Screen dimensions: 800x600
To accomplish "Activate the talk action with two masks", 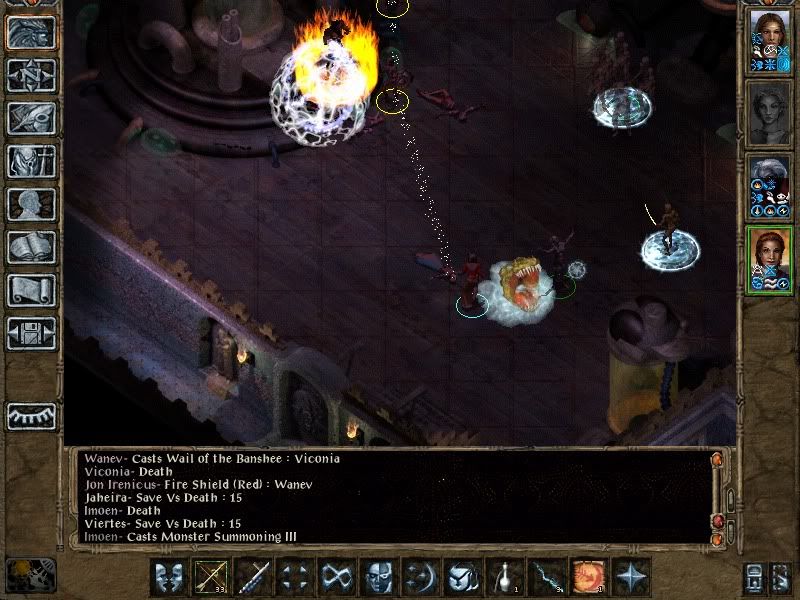I will point(168,577).
